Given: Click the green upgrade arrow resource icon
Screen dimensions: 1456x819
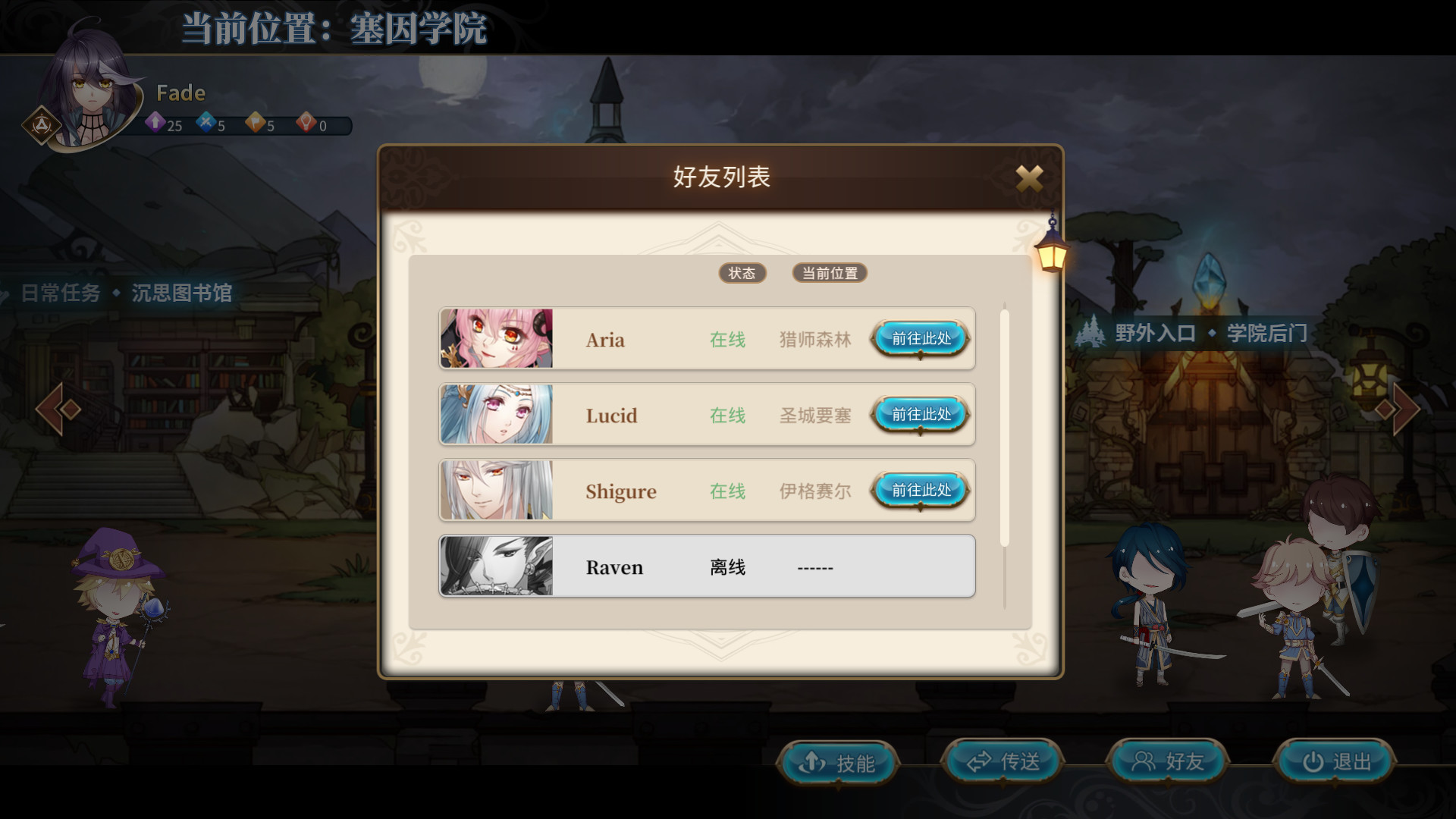Looking at the screenshot, I should pos(155,123).
